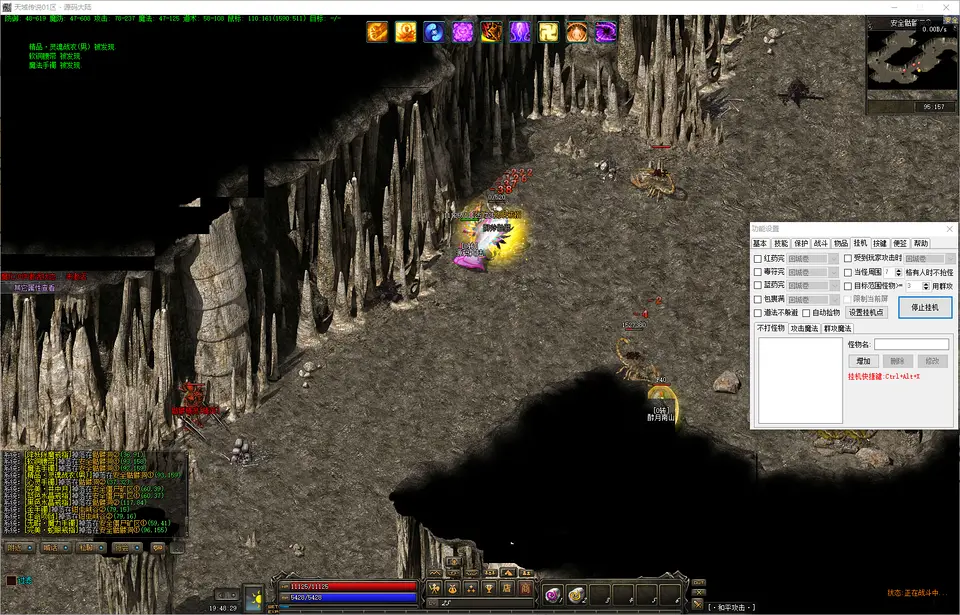960x615 pixels.
Task: Switch to the 攻击魔法 sub-tab
Action: point(804,328)
